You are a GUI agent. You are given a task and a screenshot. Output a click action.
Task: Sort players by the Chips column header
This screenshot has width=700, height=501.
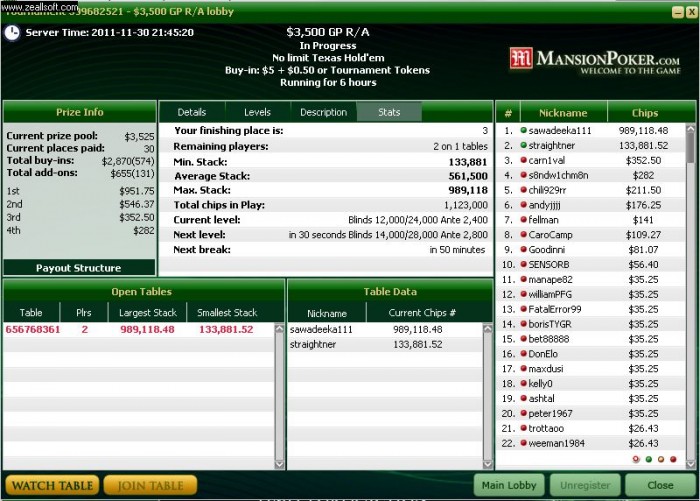[x=645, y=113]
